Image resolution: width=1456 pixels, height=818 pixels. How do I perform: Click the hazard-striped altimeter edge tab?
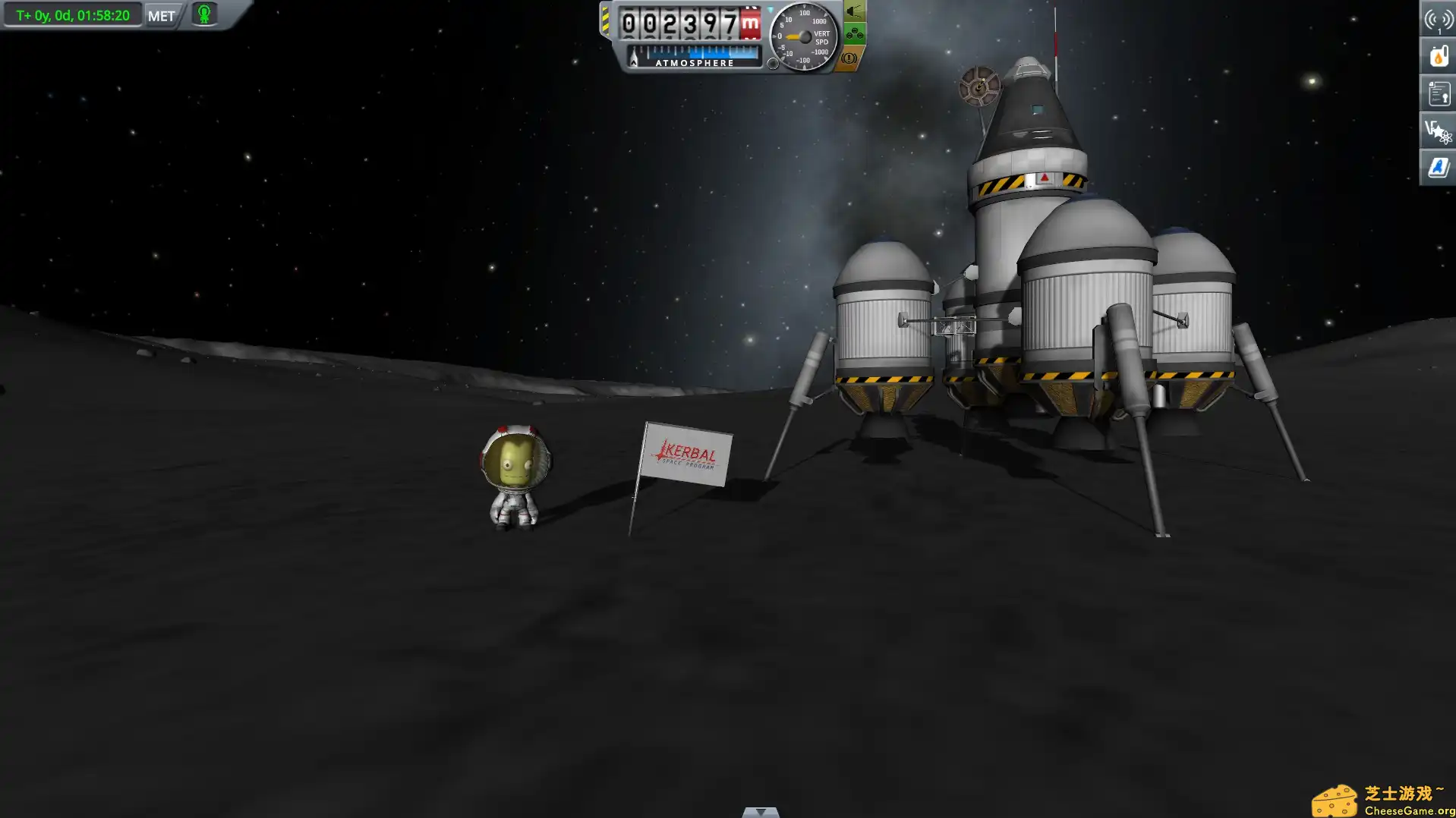pyautogui.click(x=607, y=21)
